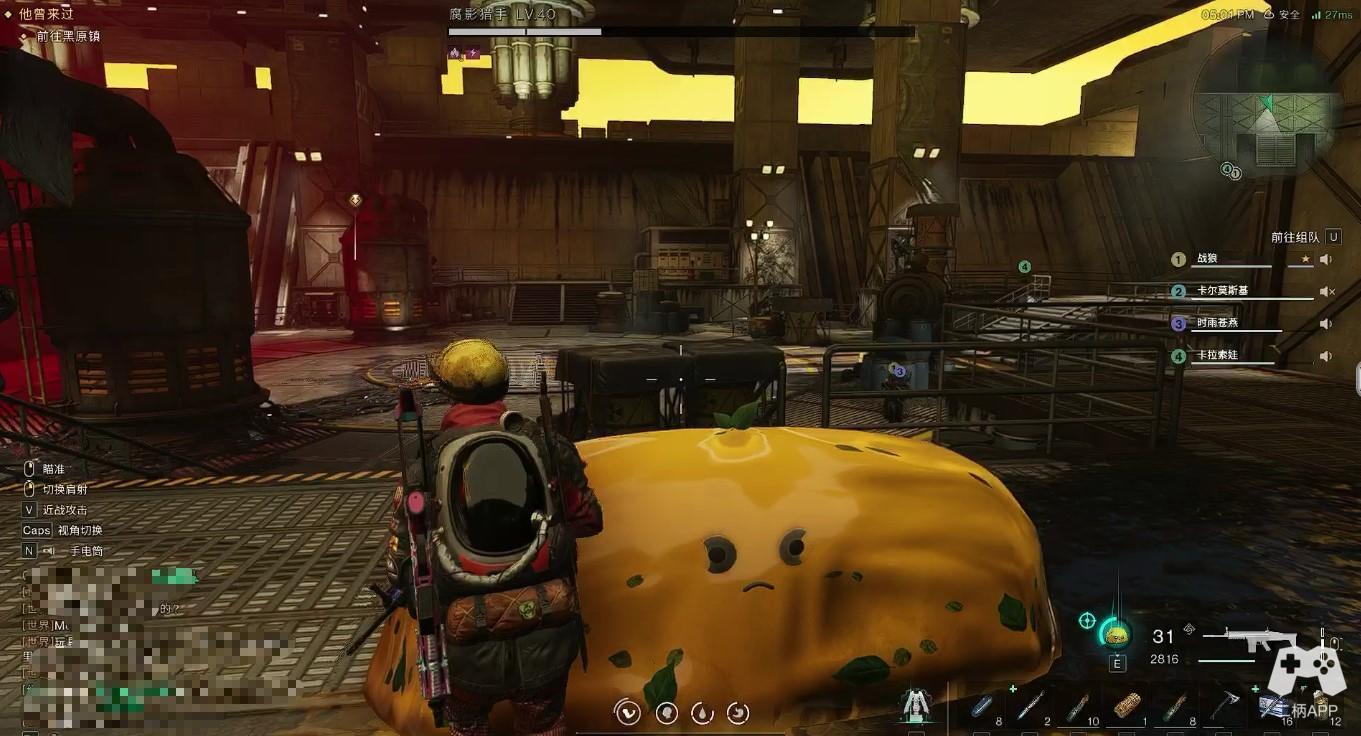Choose the bread loaf hotbar slot

(x=1126, y=705)
